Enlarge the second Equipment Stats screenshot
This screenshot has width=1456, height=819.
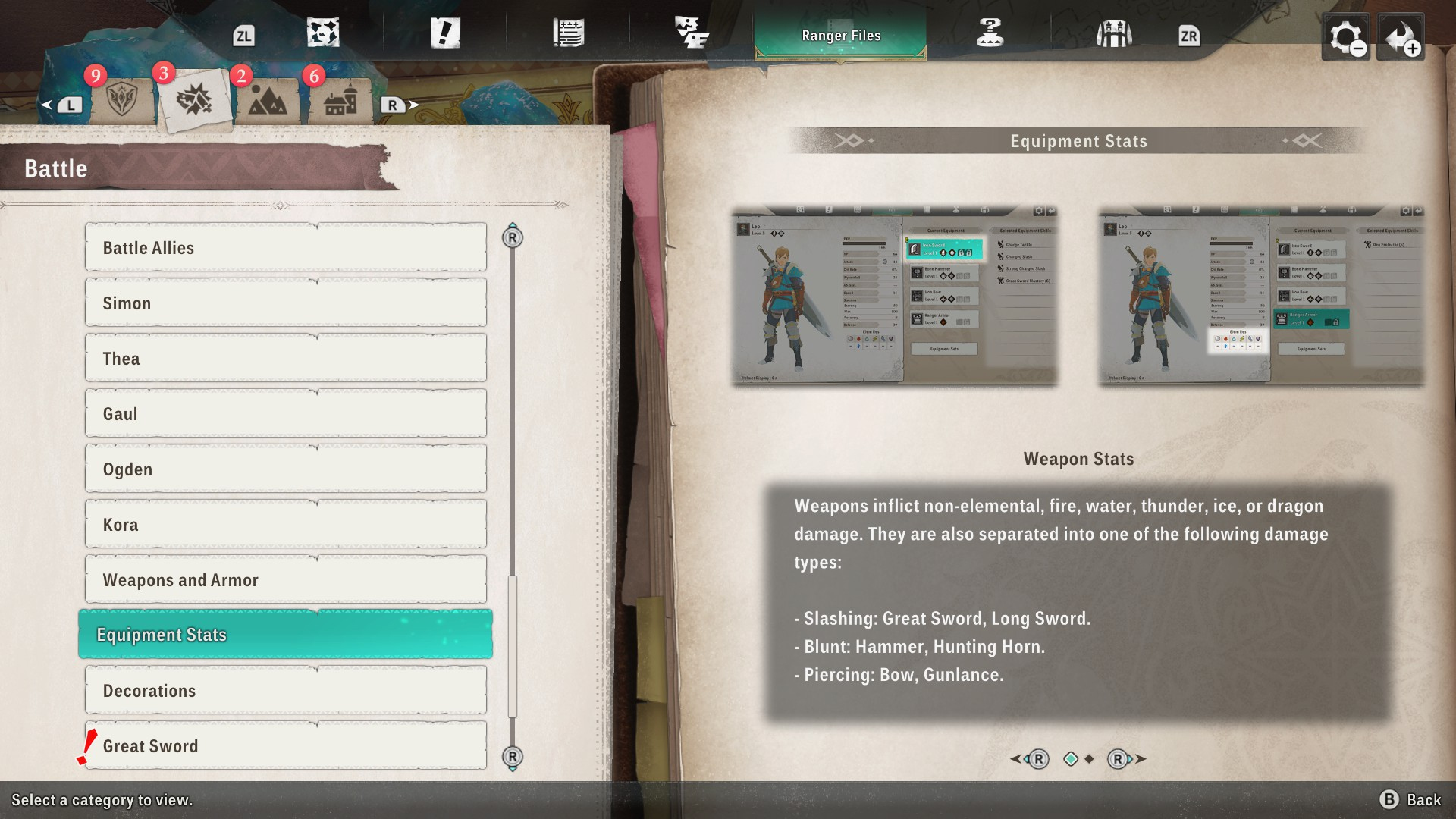pos(1261,296)
